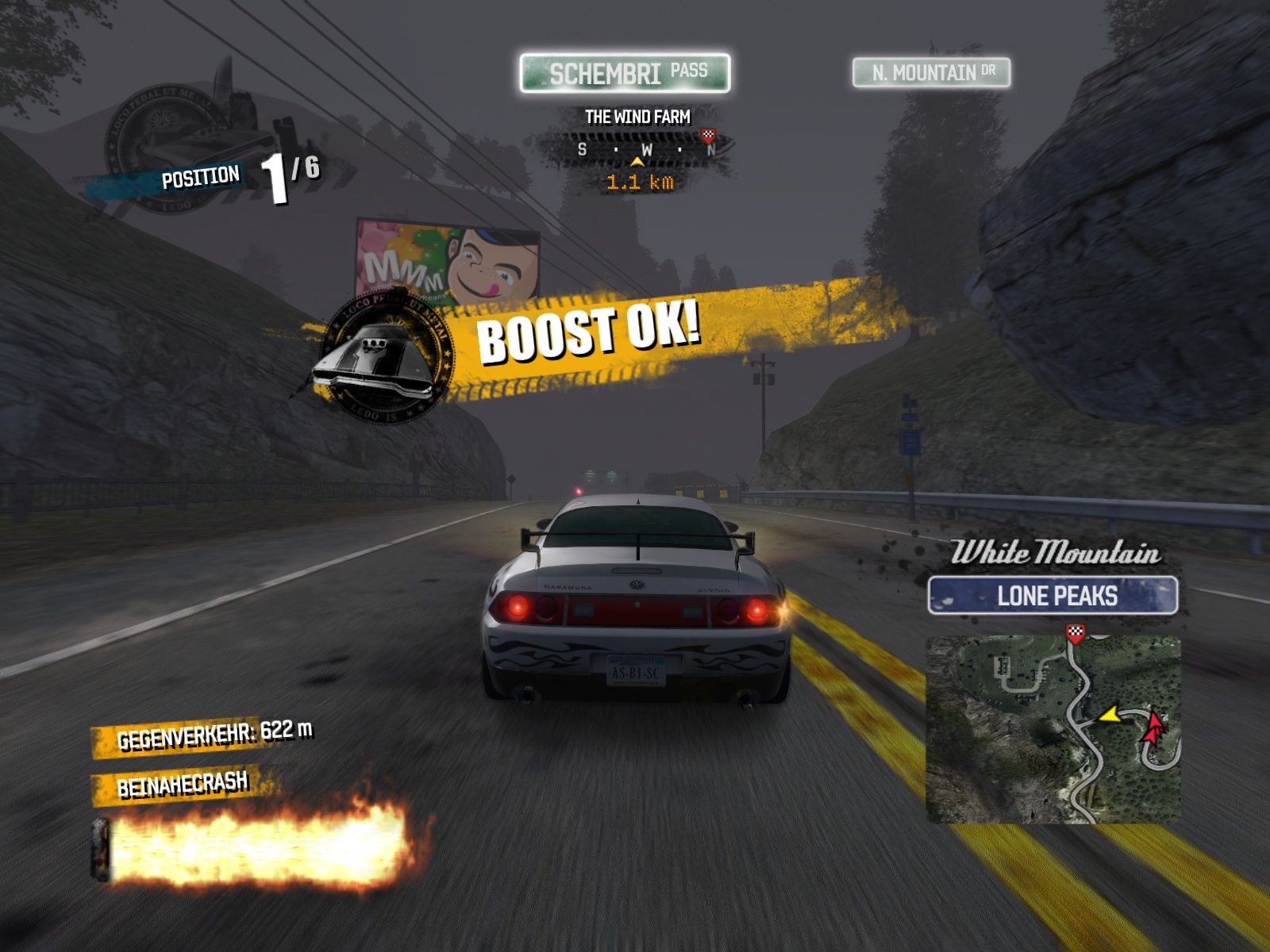
Task: Select the N. Mountain Dr street sign
Action: tap(931, 73)
